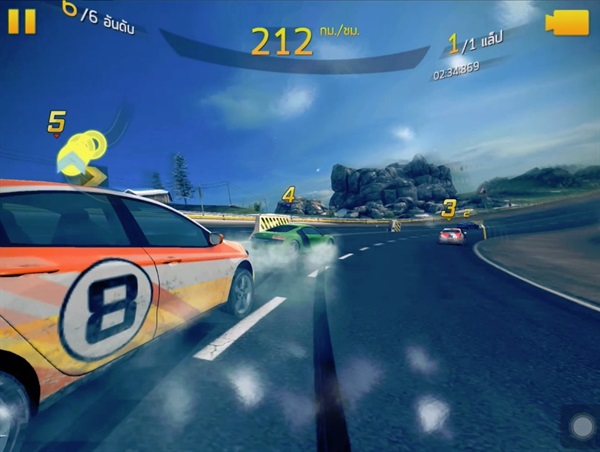Screen dimensions: 600x452
Task: Tap the round AssistiveTouch button
Action: coord(581,427)
